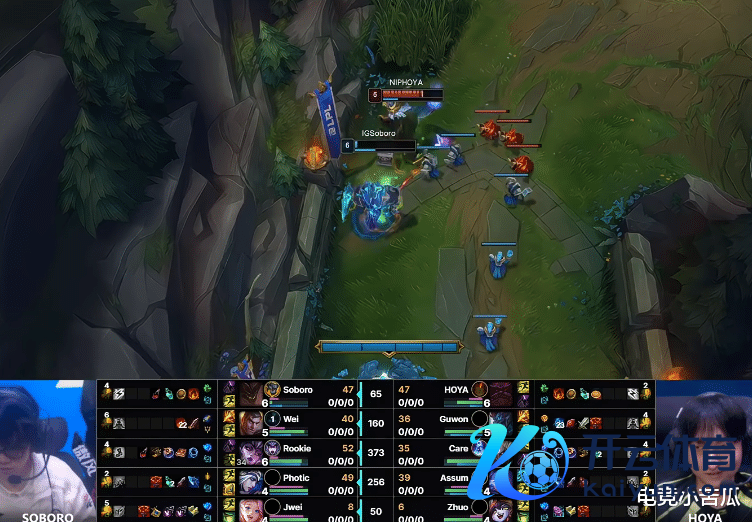Click Guwon's scoreboard row name
The width and height of the screenshot is (752, 522).
pos(454,419)
